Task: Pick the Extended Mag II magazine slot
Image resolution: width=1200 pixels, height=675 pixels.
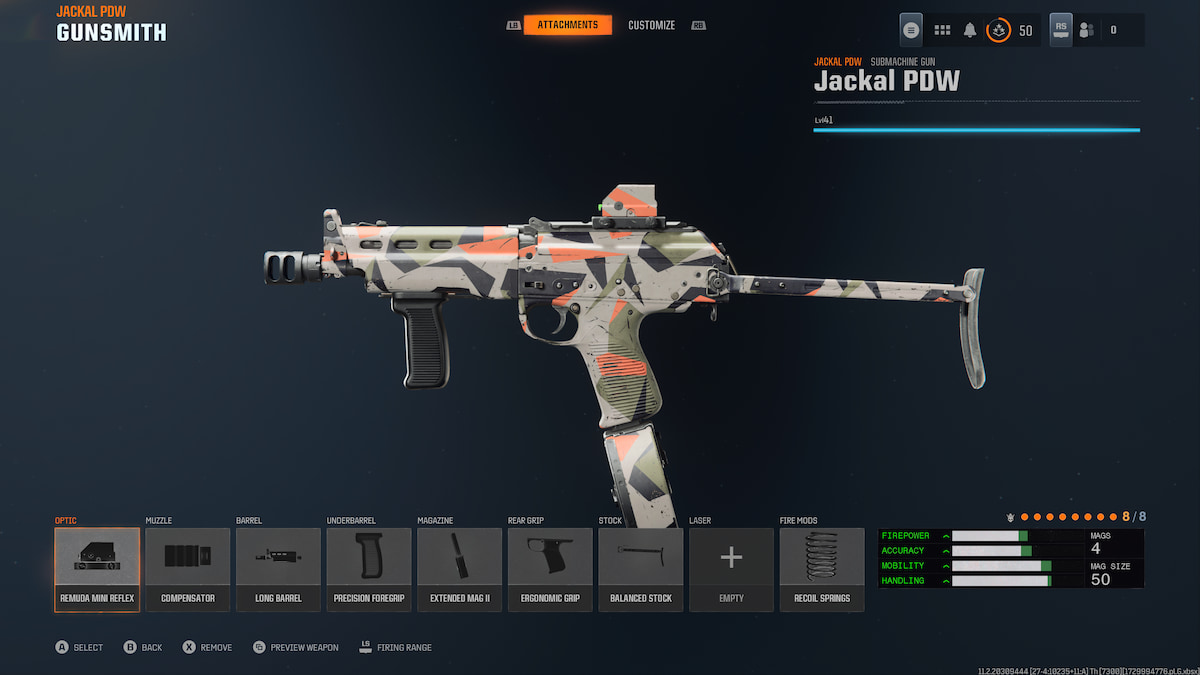Action: pyautogui.click(x=459, y=569)
